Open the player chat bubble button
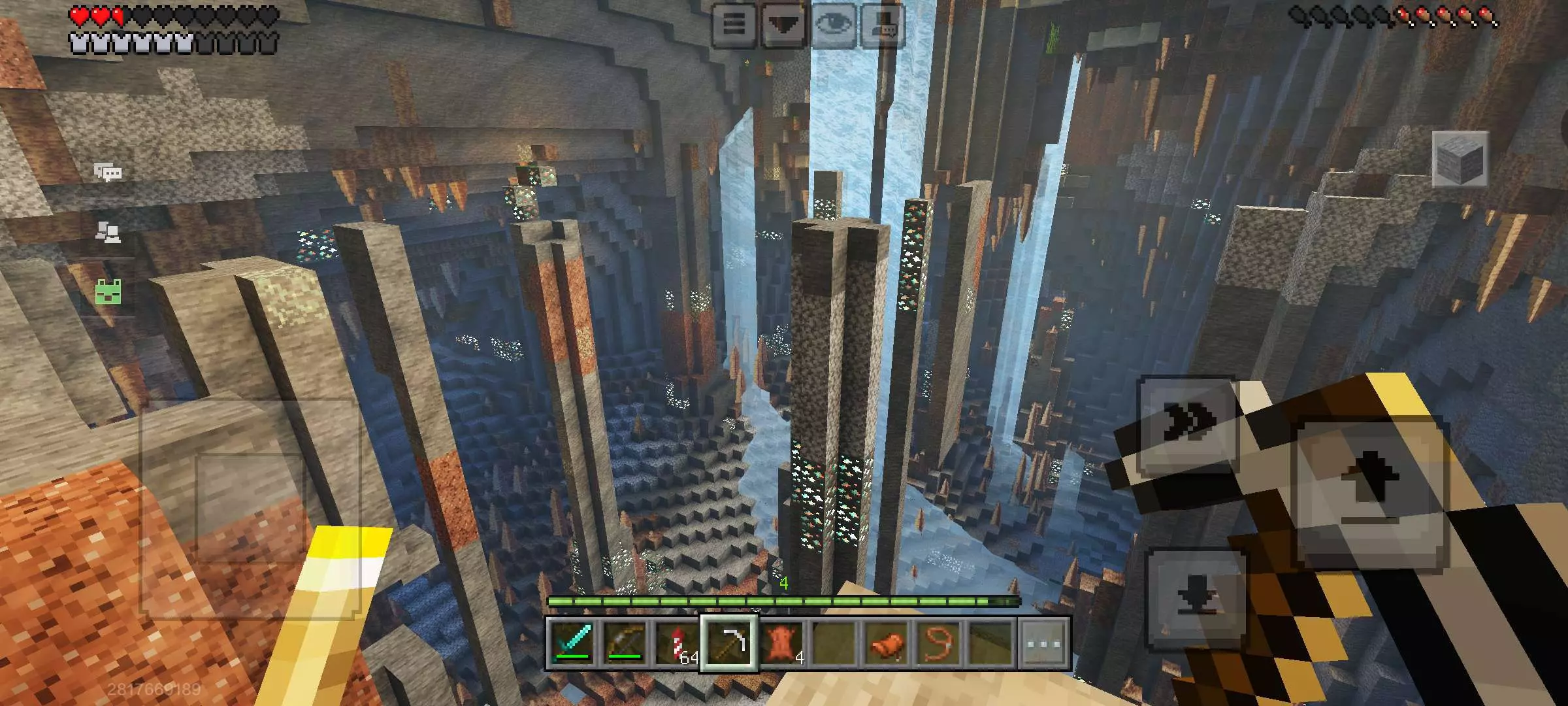This screenshot has height=706, width=1568. pos(883,25)
